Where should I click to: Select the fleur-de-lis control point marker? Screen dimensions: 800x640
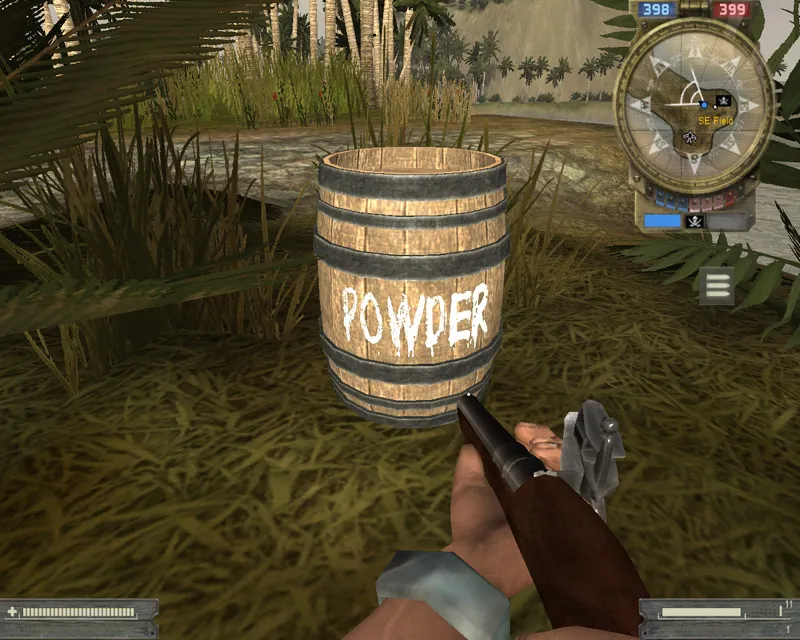click(x=690, y=136)
